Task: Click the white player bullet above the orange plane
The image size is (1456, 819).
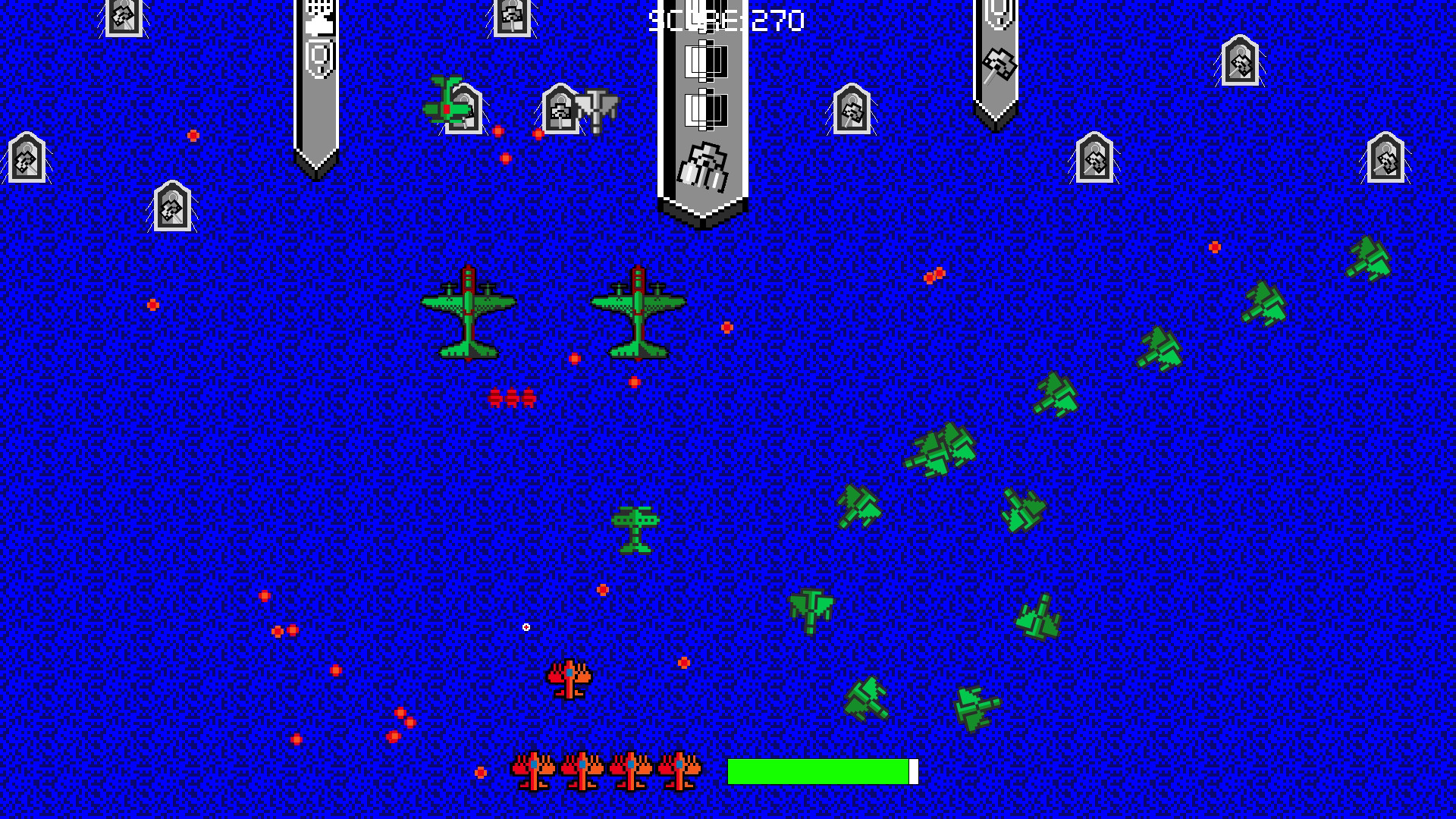Action: 526,626
